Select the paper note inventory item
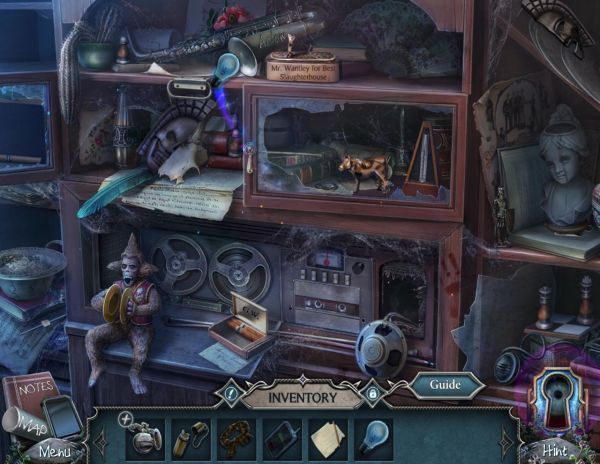 pos(326,438)
